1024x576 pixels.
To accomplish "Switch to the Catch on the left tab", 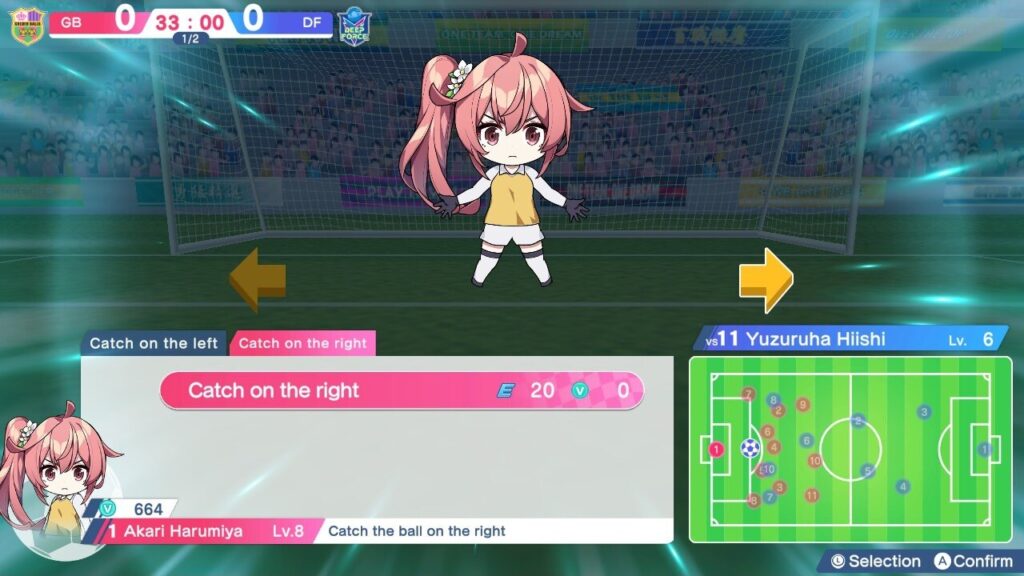I will (153, 343).
